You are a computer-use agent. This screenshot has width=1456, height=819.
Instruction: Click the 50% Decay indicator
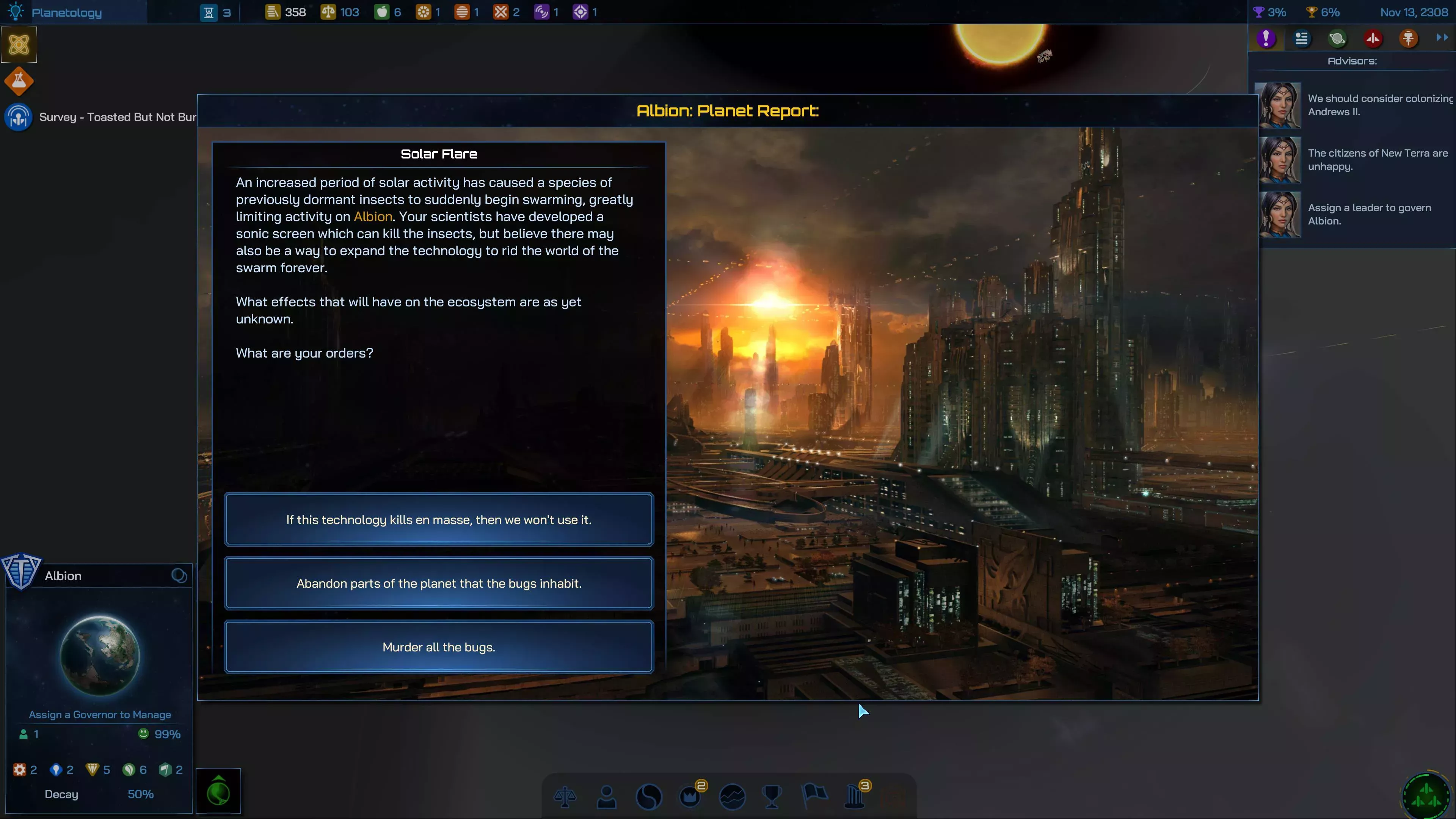point(140,794)
